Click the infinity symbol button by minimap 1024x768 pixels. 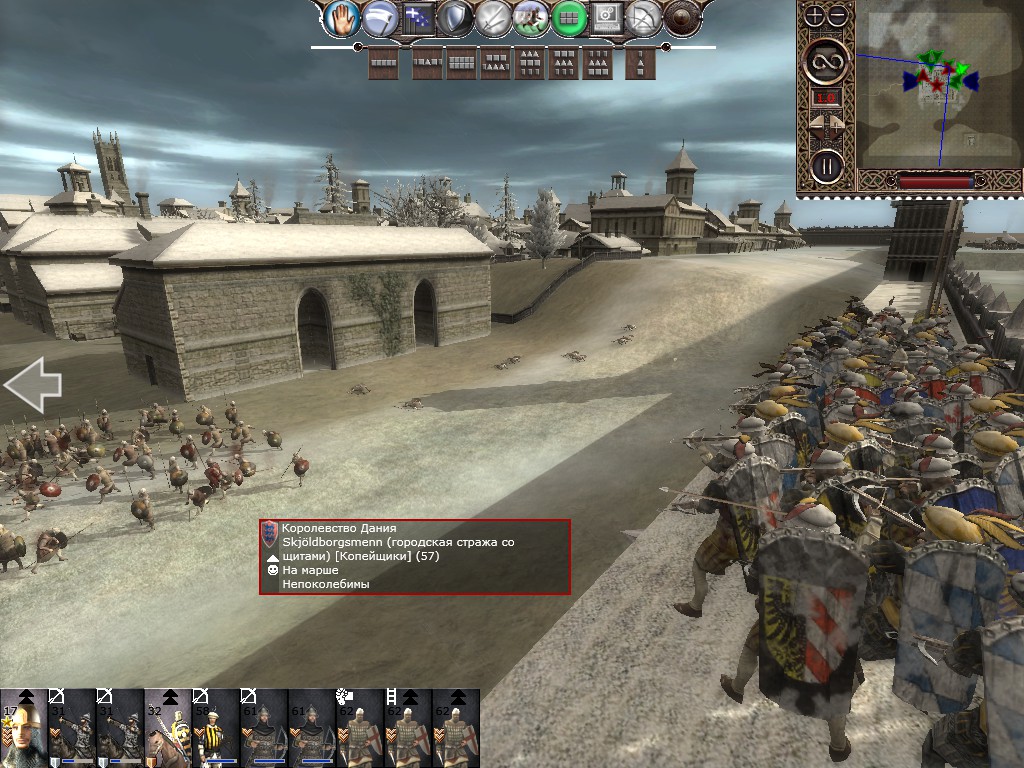(827, 62)
